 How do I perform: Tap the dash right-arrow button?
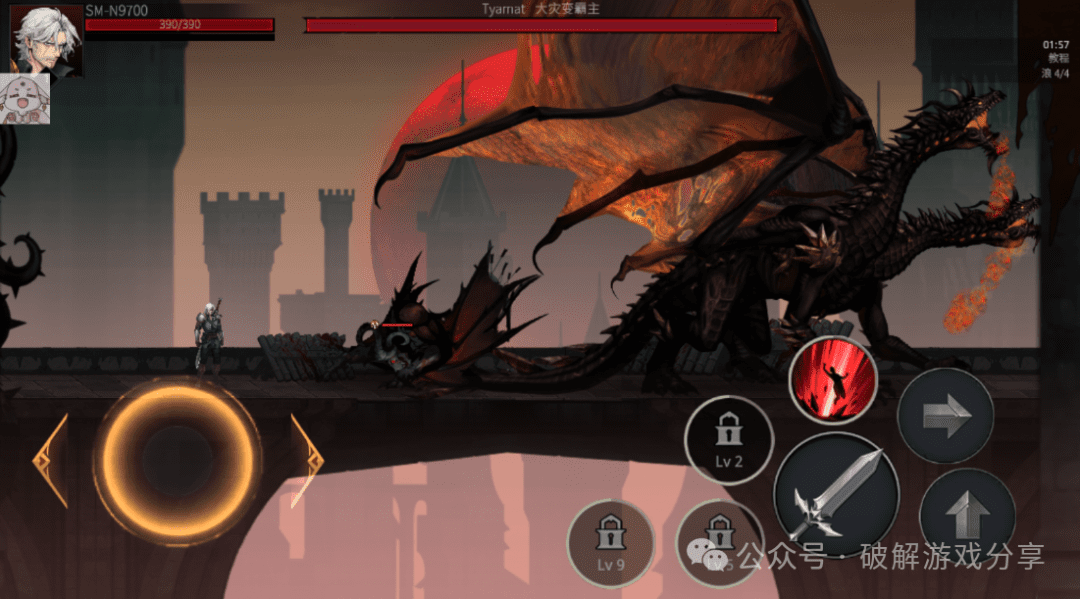[x=945, y=416]
